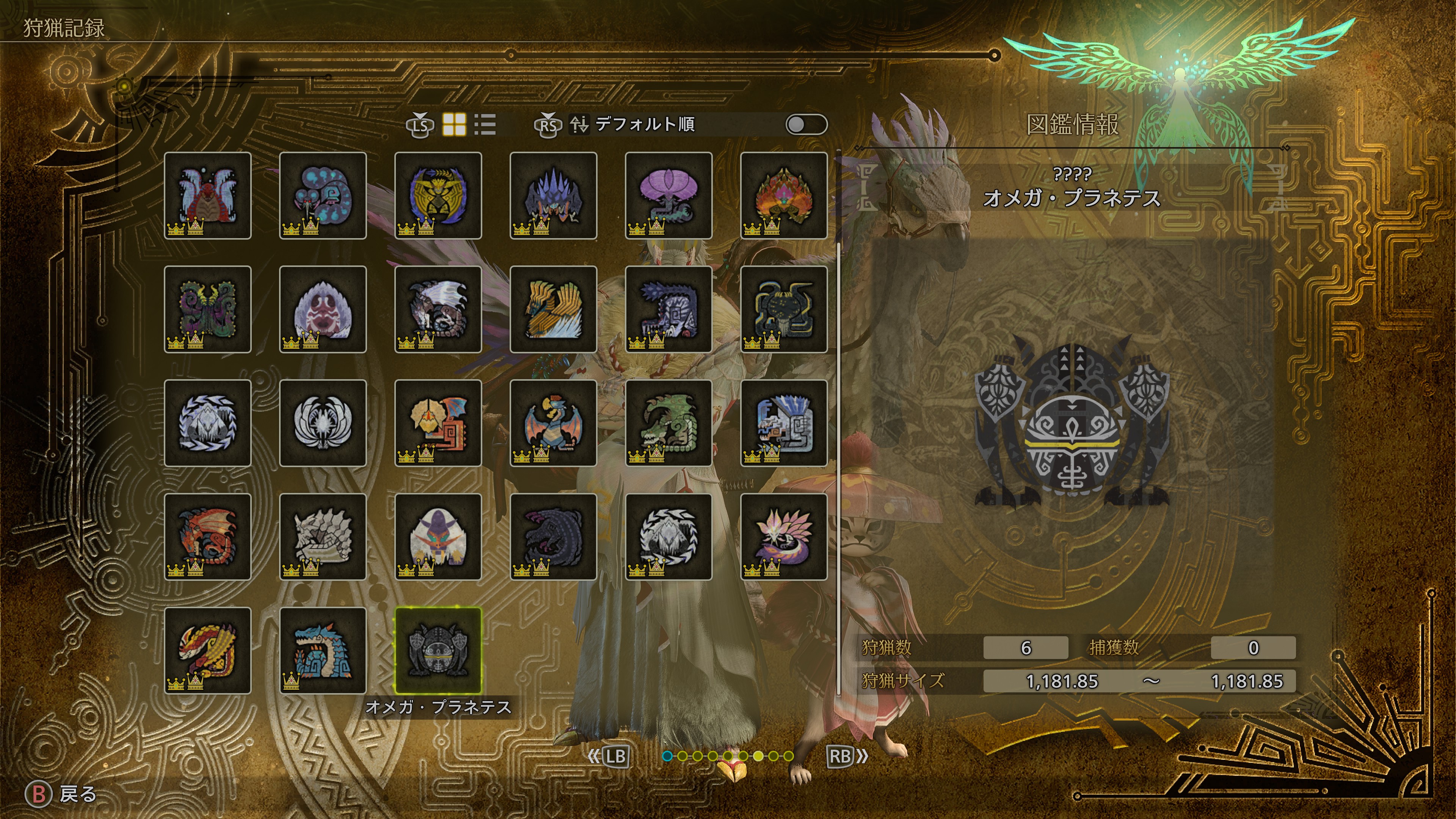Choose the blue Fulgur Anjanath icon

[784, 423]
